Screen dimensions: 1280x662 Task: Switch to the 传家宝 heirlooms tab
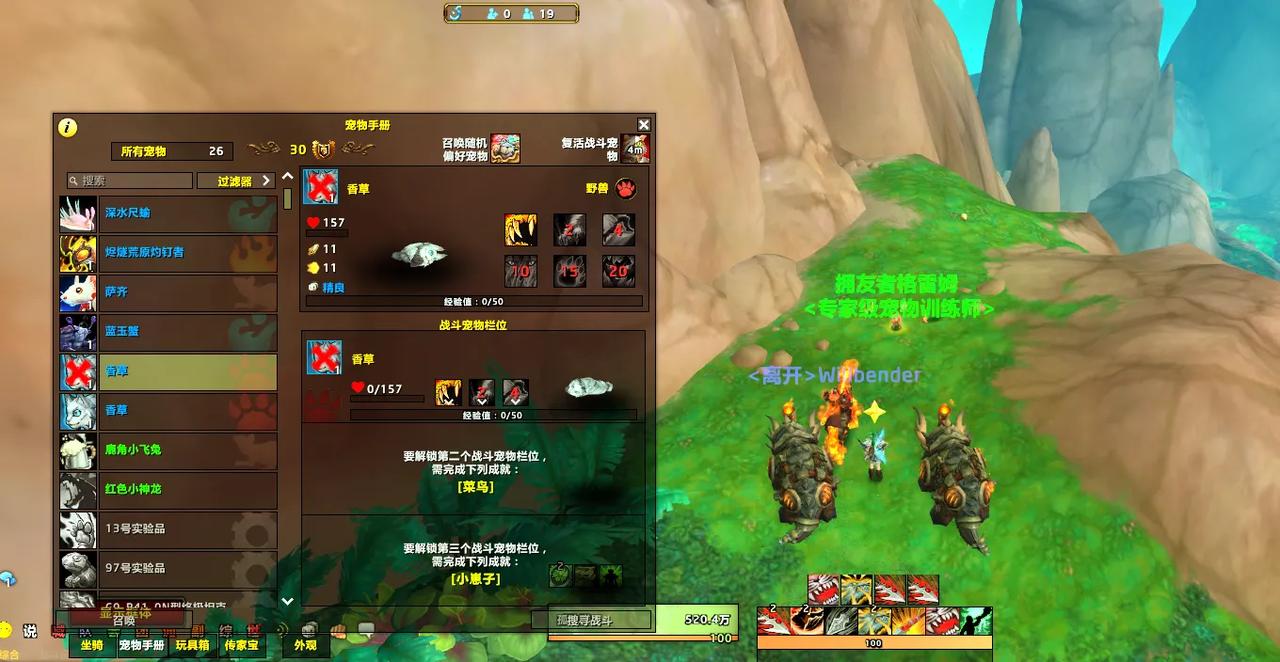pos(242,646)
